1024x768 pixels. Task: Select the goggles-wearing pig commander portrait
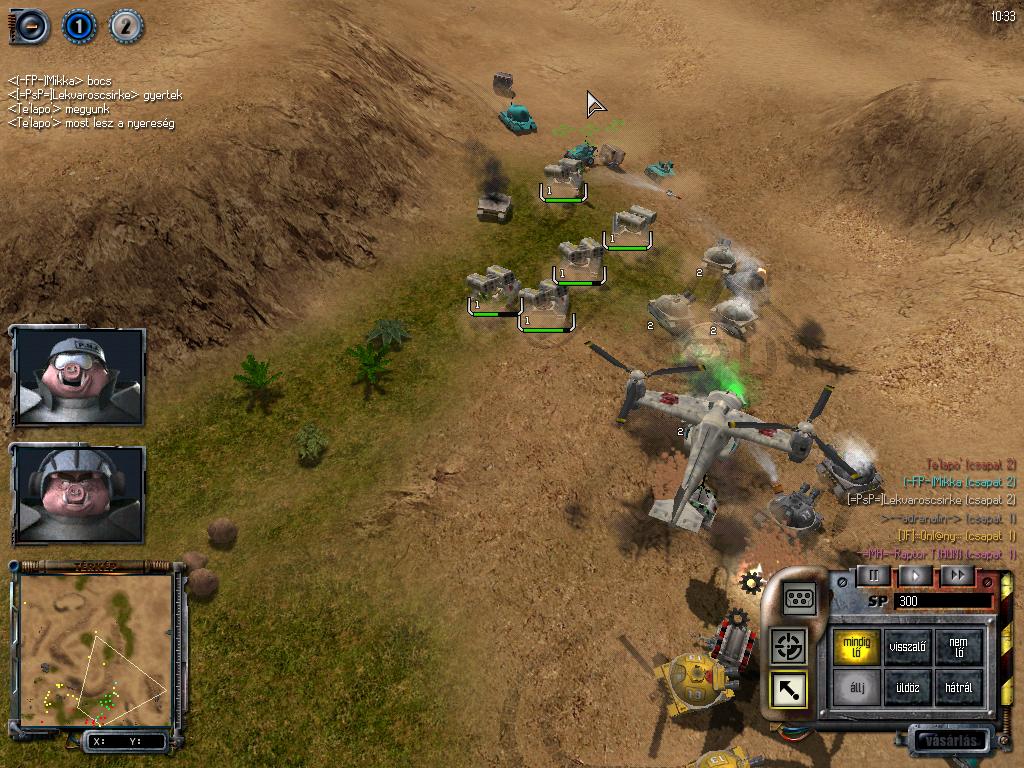click(79, 375)
